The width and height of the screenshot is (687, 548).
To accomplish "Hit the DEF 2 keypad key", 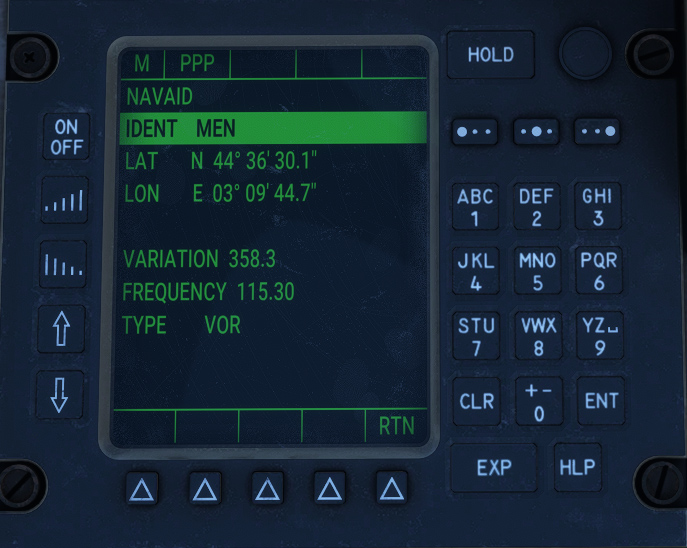I will 537,207.
